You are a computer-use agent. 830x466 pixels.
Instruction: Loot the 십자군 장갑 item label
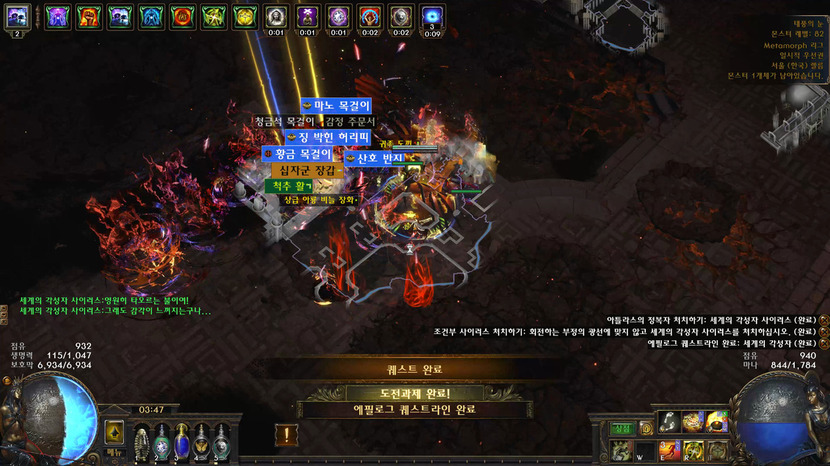coord(307,170)
